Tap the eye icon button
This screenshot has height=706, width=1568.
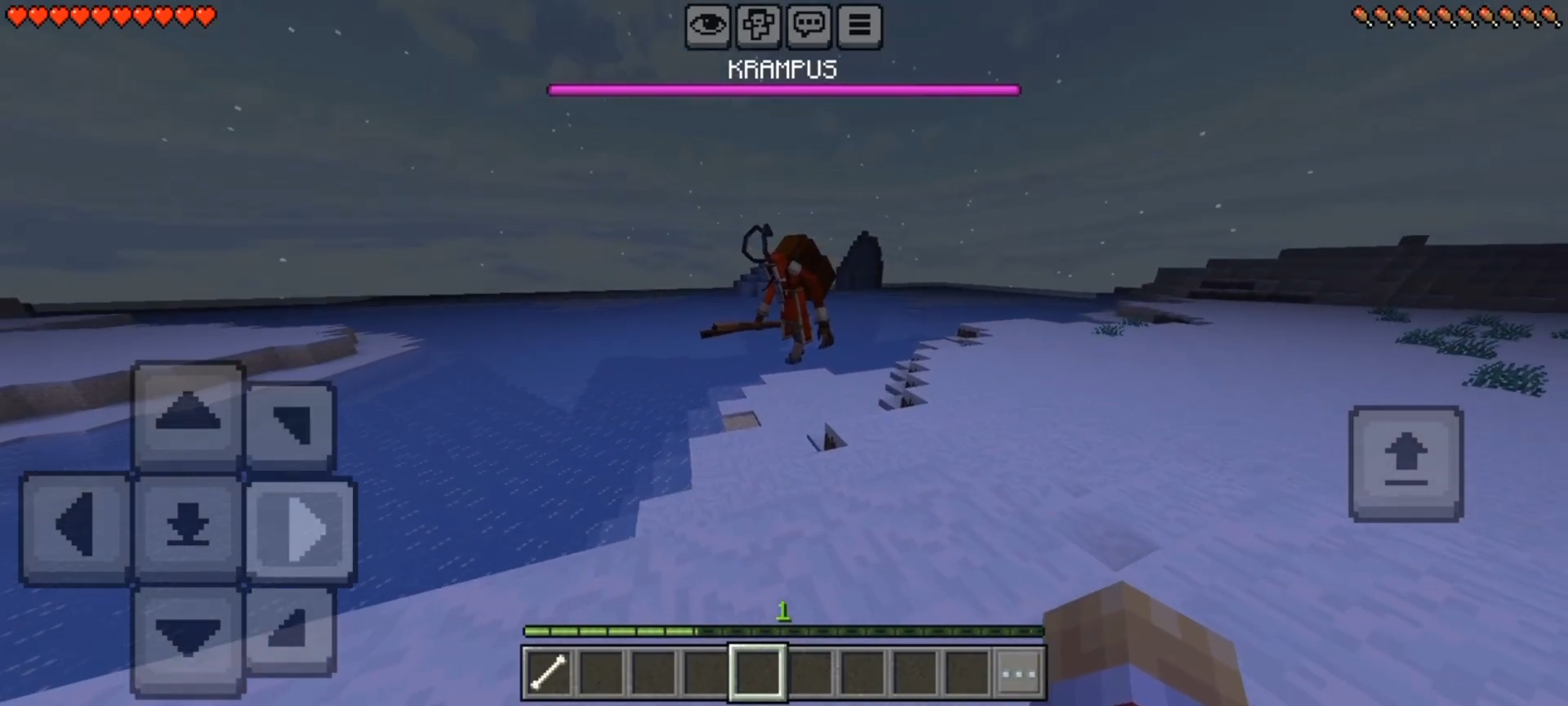coord(707,26)
